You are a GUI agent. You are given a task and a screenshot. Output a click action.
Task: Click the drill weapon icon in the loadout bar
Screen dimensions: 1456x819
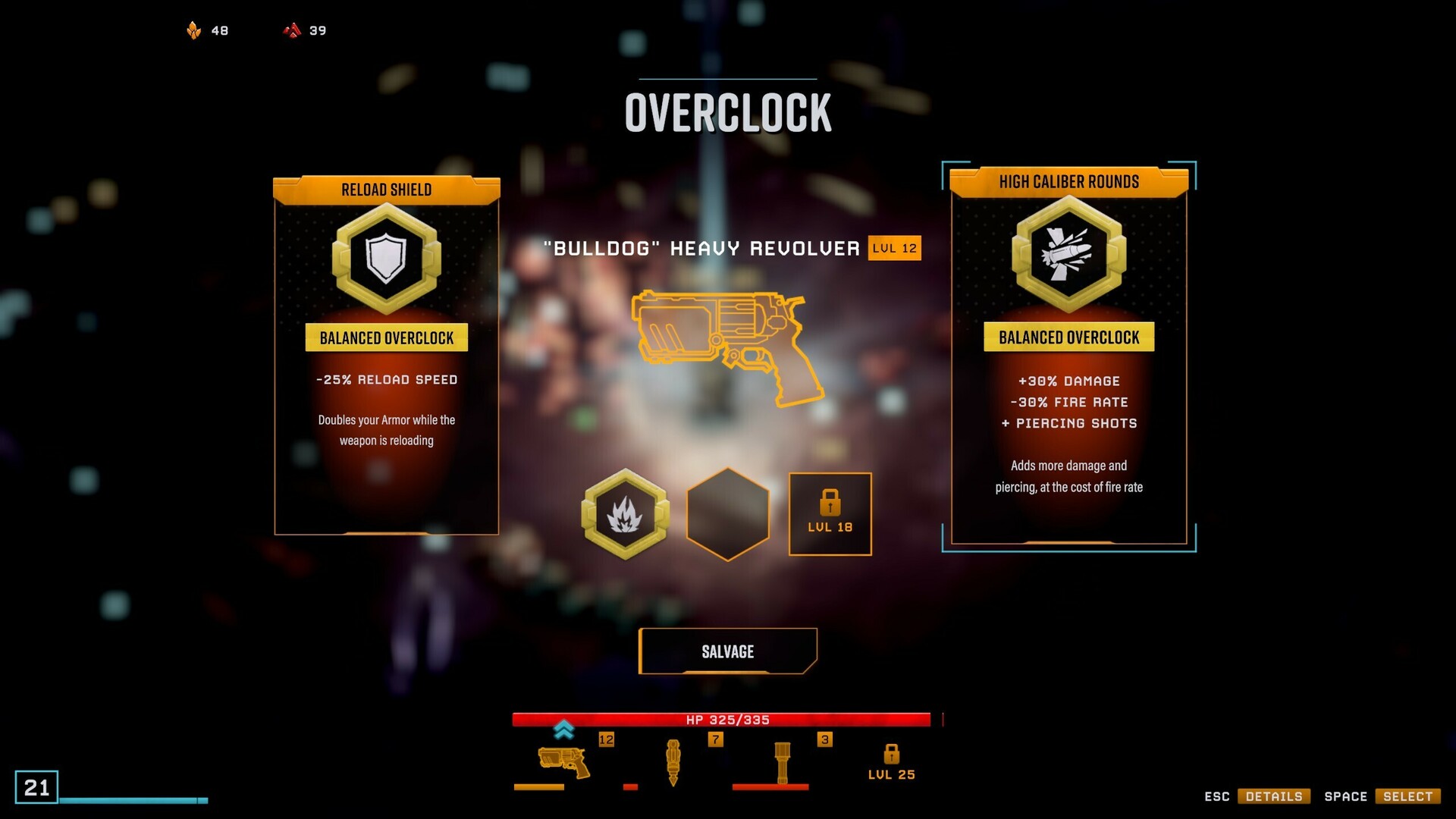point(673,761)
